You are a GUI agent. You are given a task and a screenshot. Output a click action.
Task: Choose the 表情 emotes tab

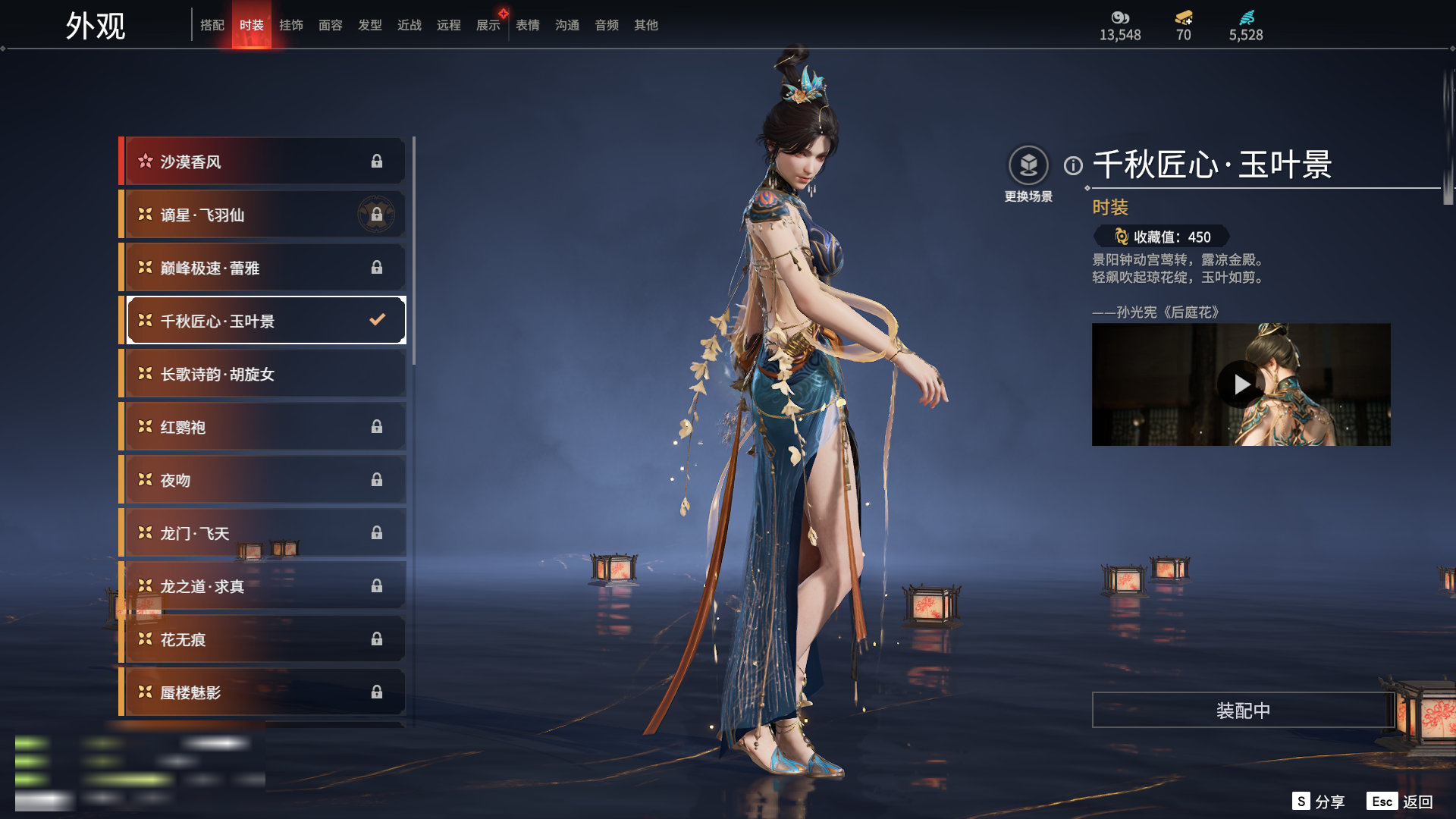528,25
